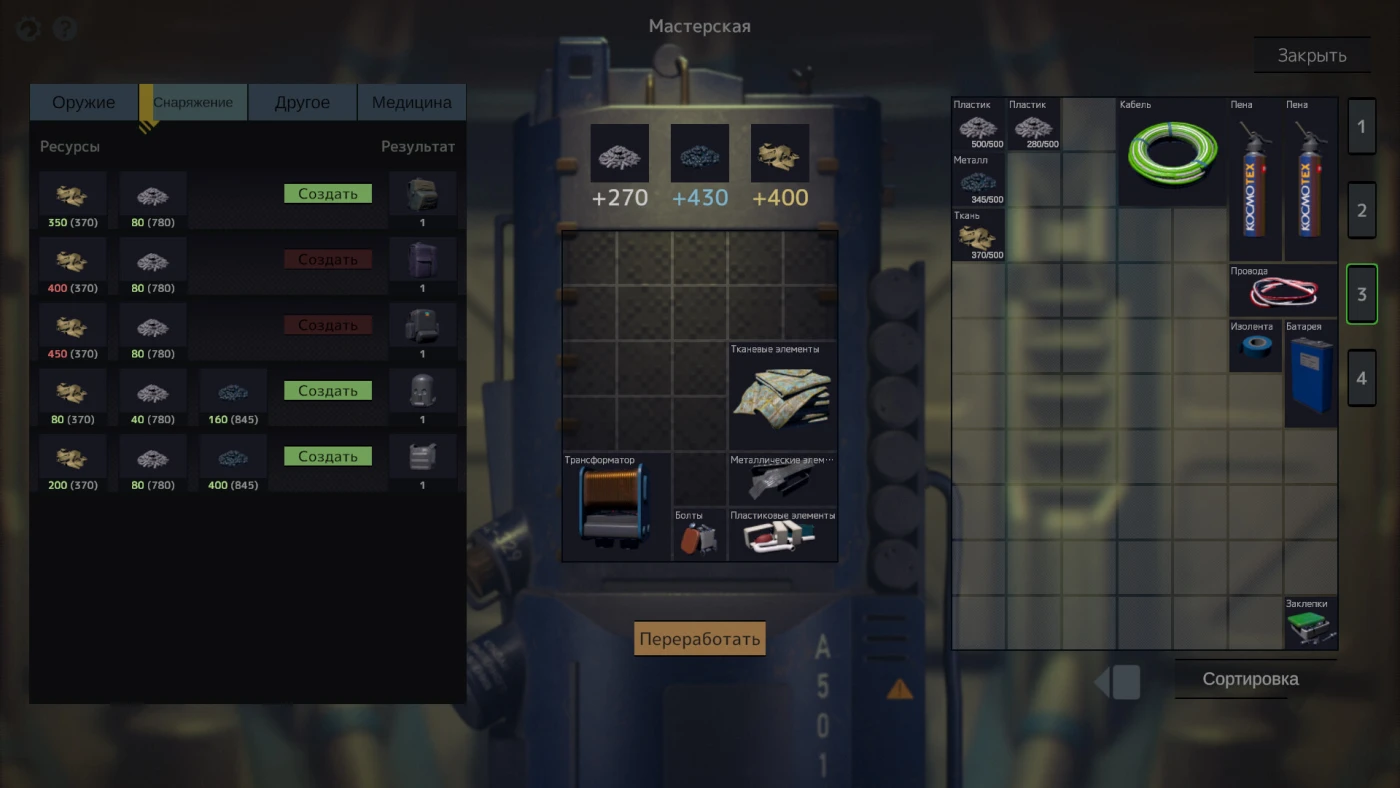Viewport: 1400px width, 788px height.
Task: Show the Медицина tab
Action: coord(411,102)
